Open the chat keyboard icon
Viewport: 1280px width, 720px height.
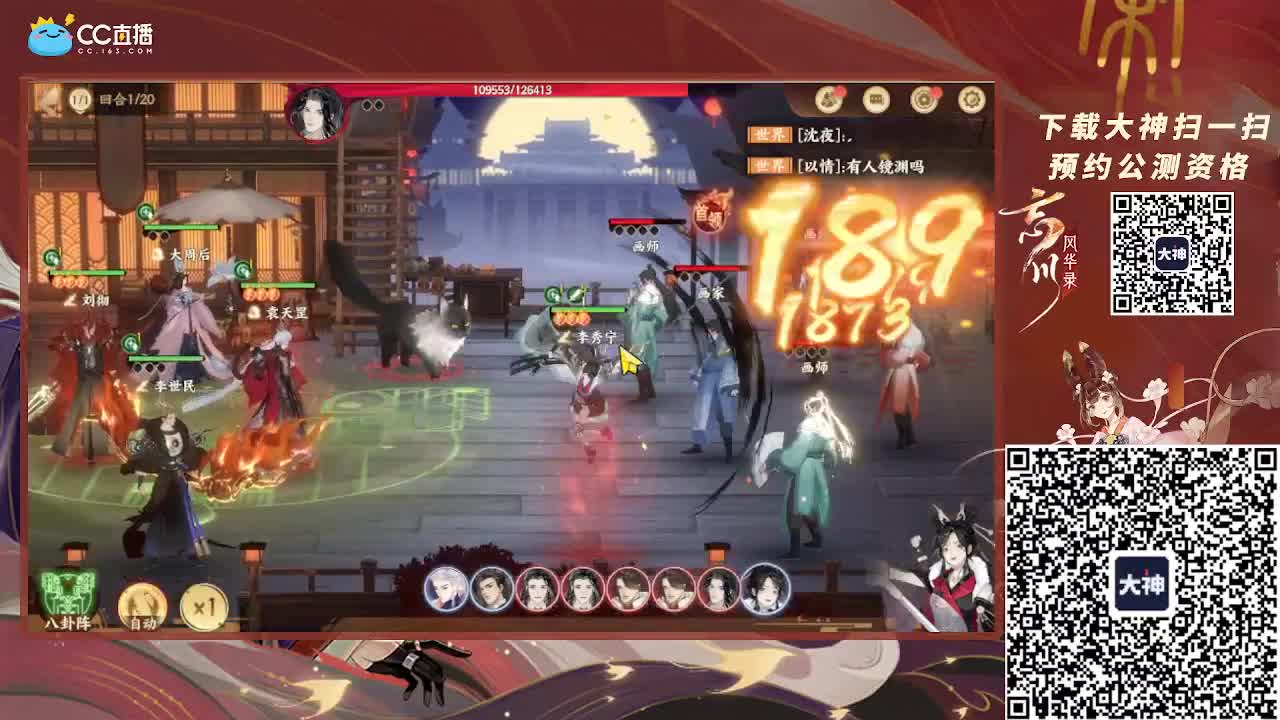tap(874, 99)
